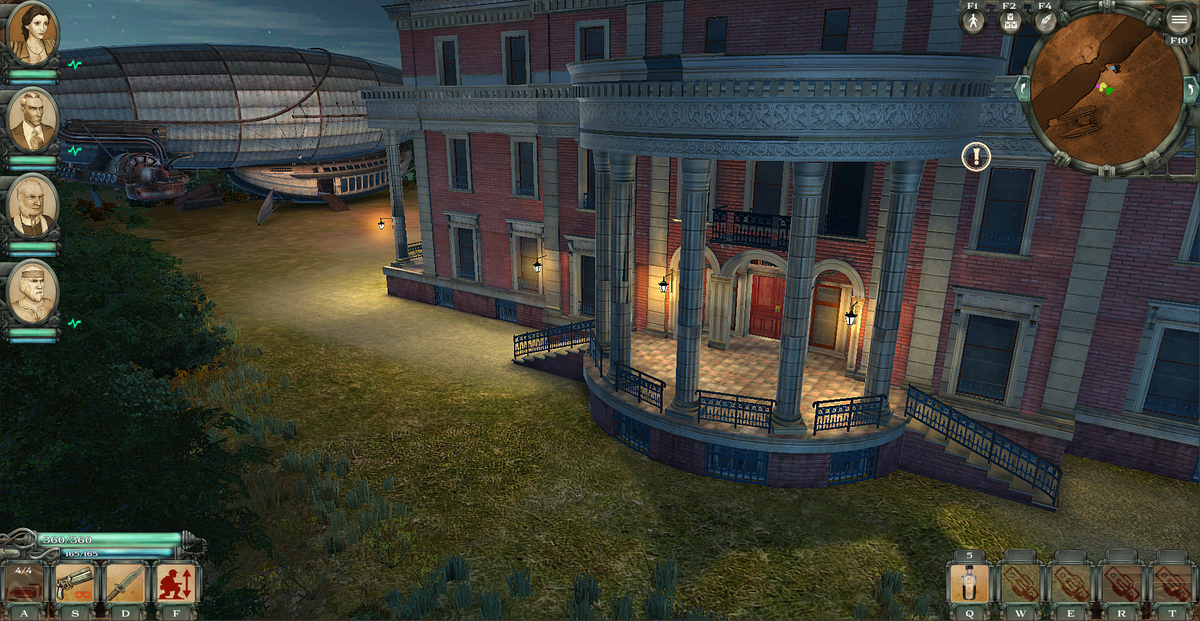Rotate the minimap with the left arrow
This screenshot has width=1200, height=621.
[1022, 89]
